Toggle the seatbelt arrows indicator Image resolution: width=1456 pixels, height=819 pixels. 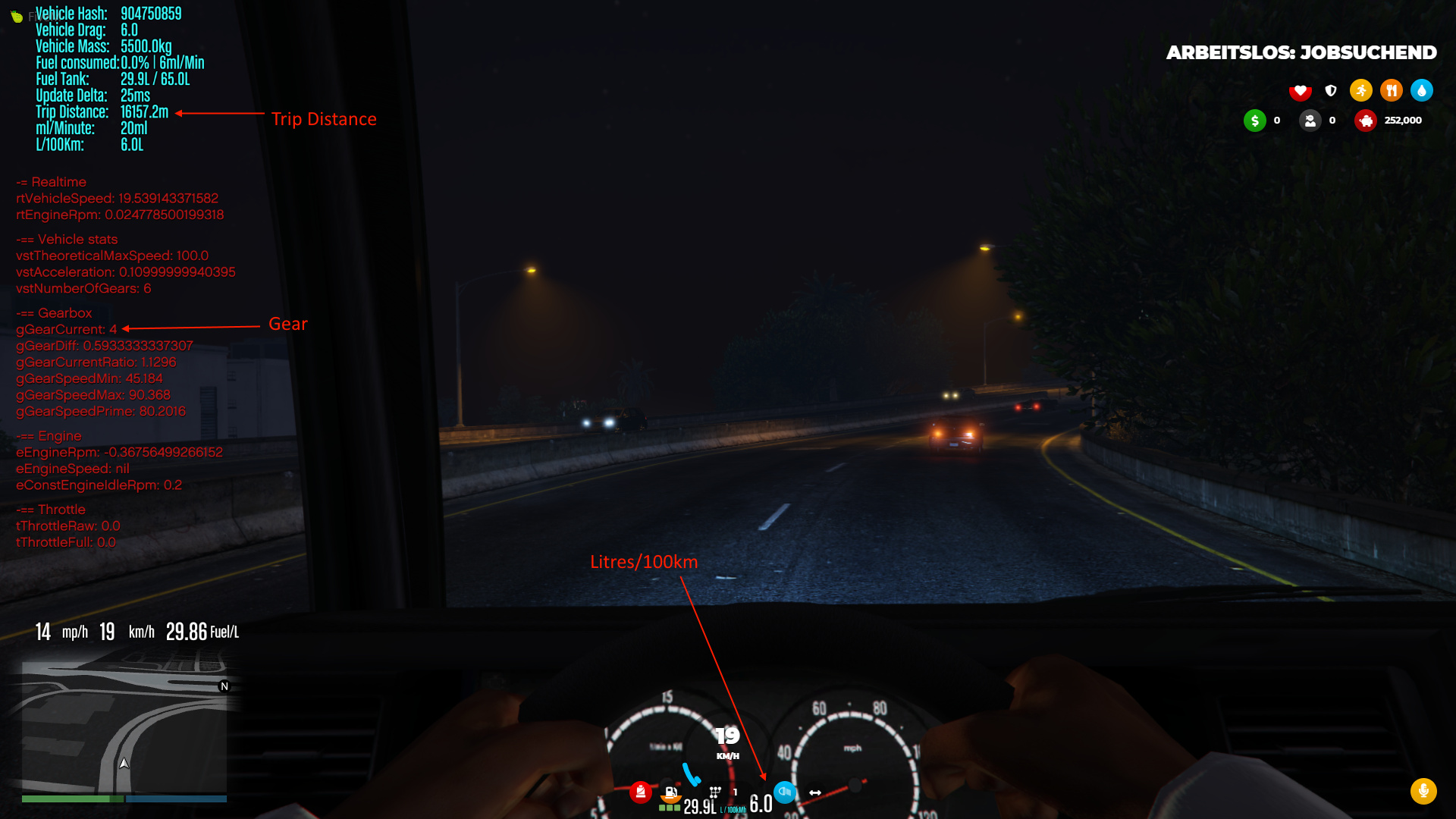click(x=814, y=792)
